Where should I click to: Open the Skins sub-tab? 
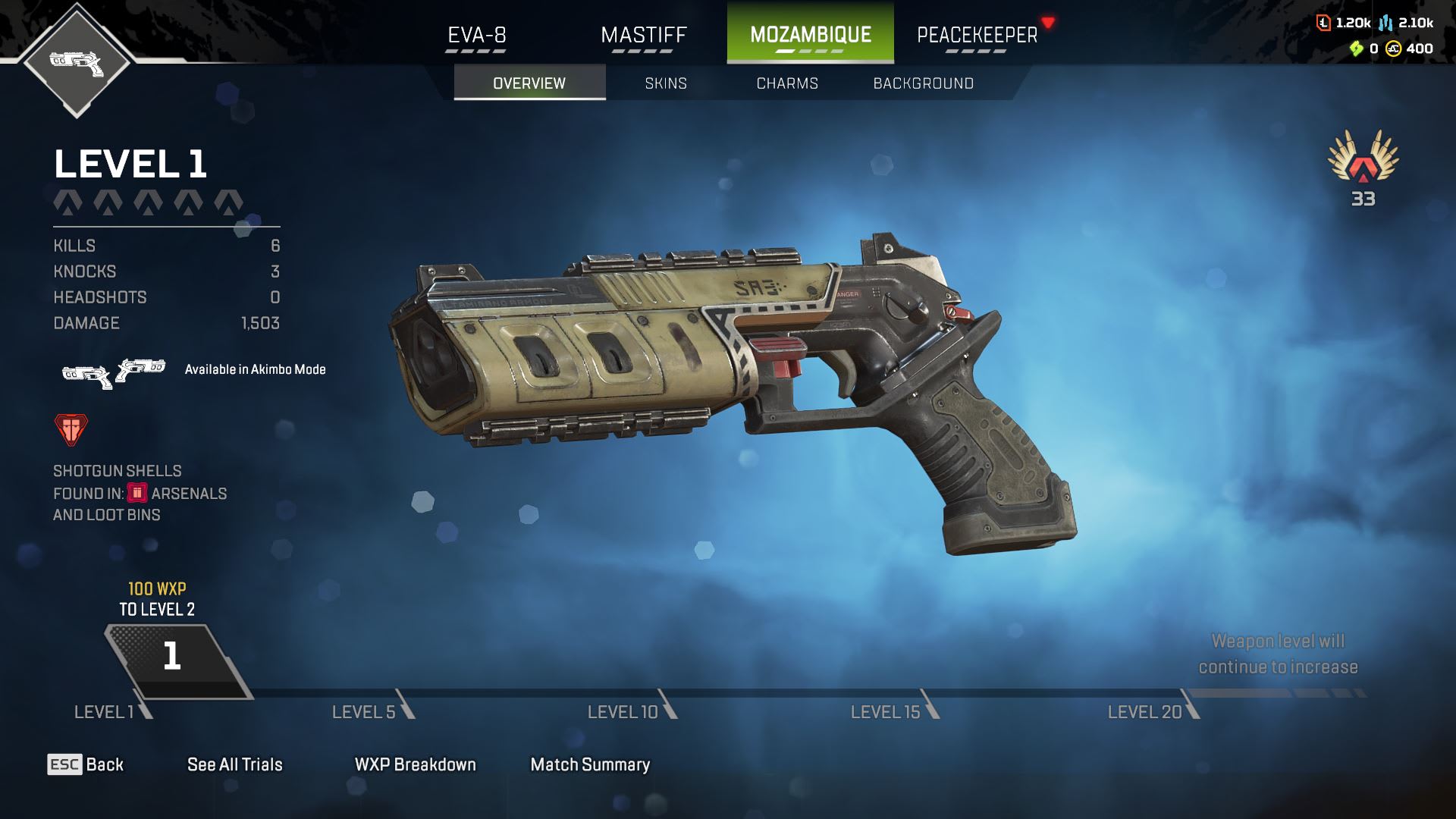tap(666, 83)
